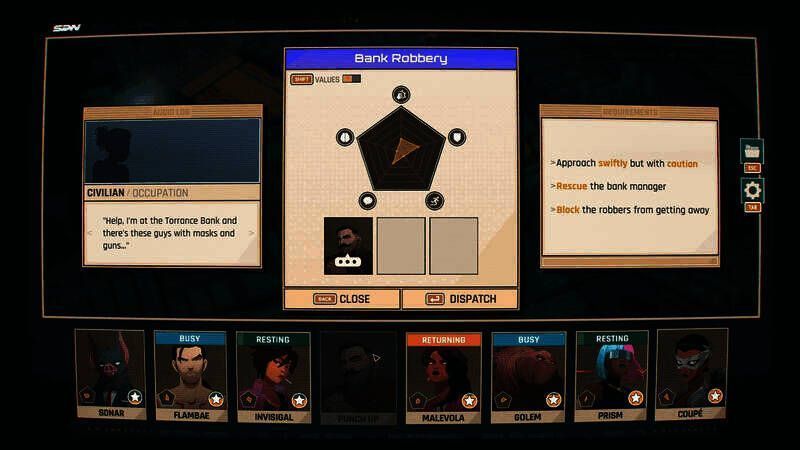This screenshot has width=800, height=450.
Task: Remove the assigned hero from the dispatch slot
Action: coord(348,245)
